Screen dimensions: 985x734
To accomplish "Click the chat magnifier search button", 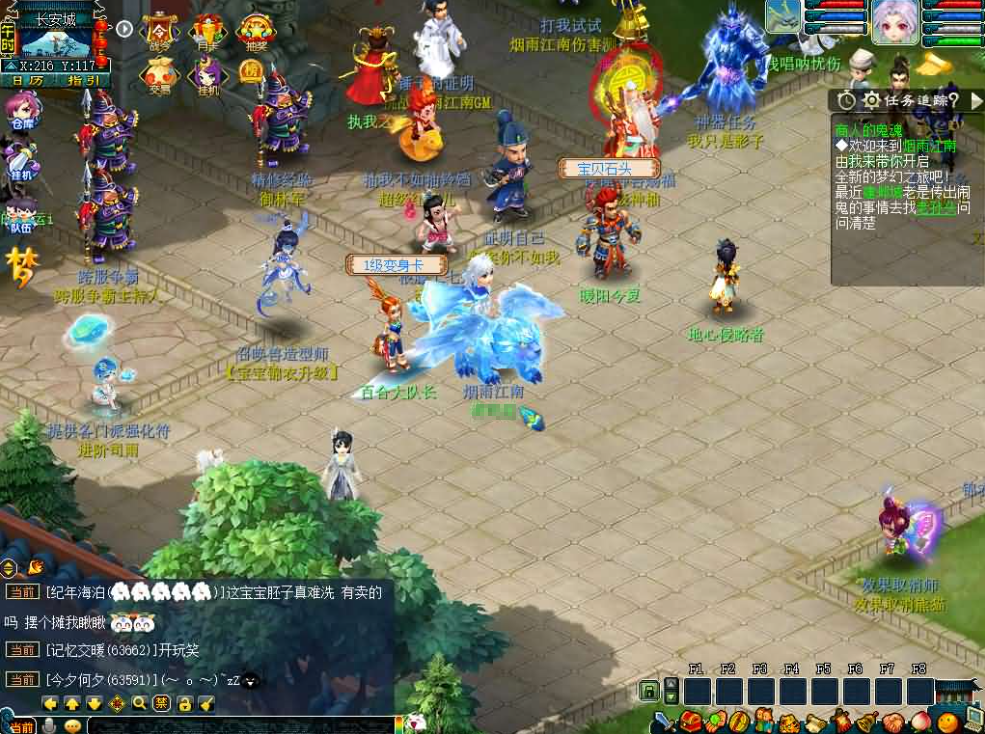I will pos(140,703).
